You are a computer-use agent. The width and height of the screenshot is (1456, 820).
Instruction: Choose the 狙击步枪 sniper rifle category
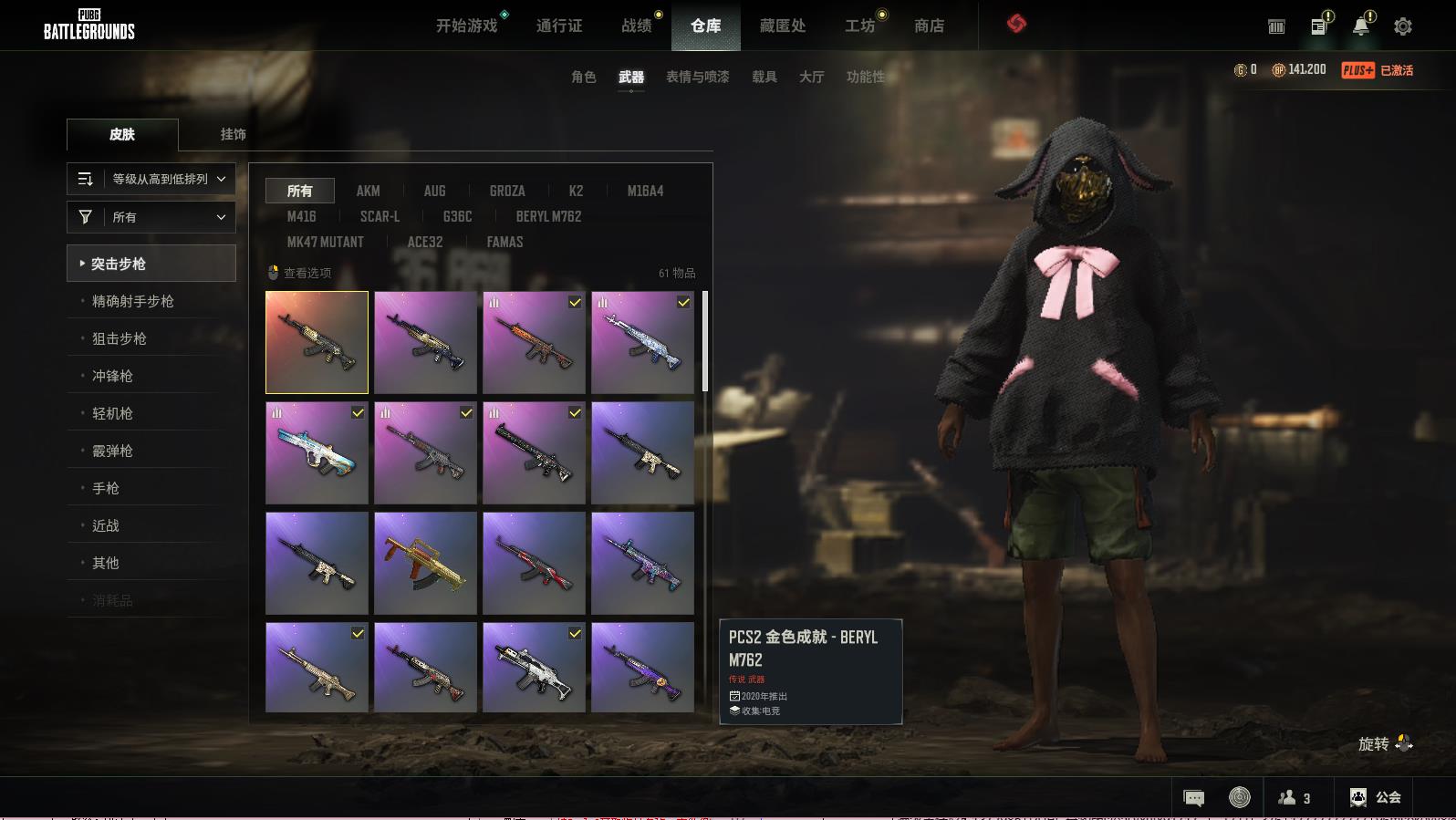[119, 338]
